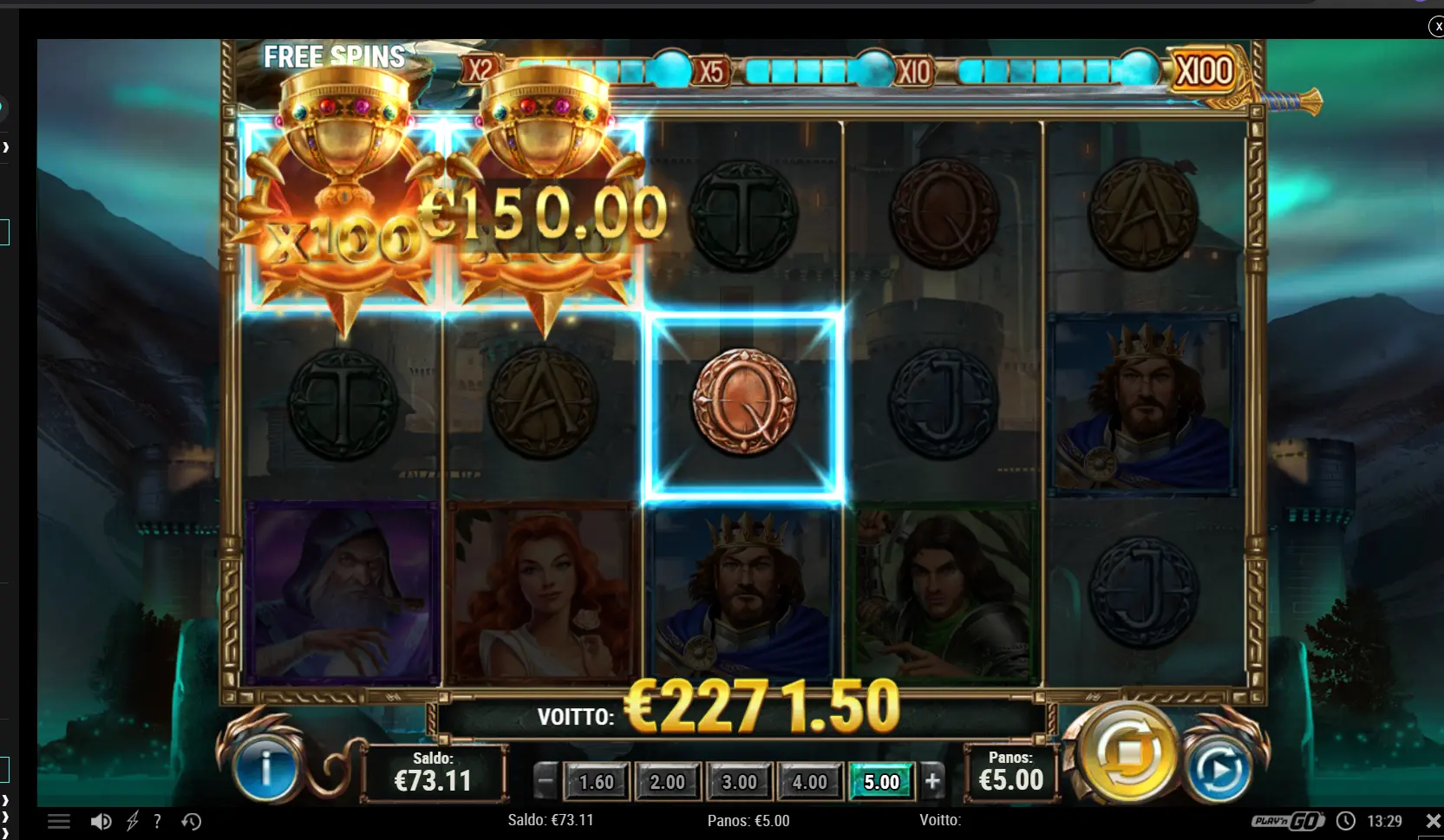The height and width of the screenshot is (840, 1444).
Task: Pick the 4.00 bet amount
Action: click(809, 782)
